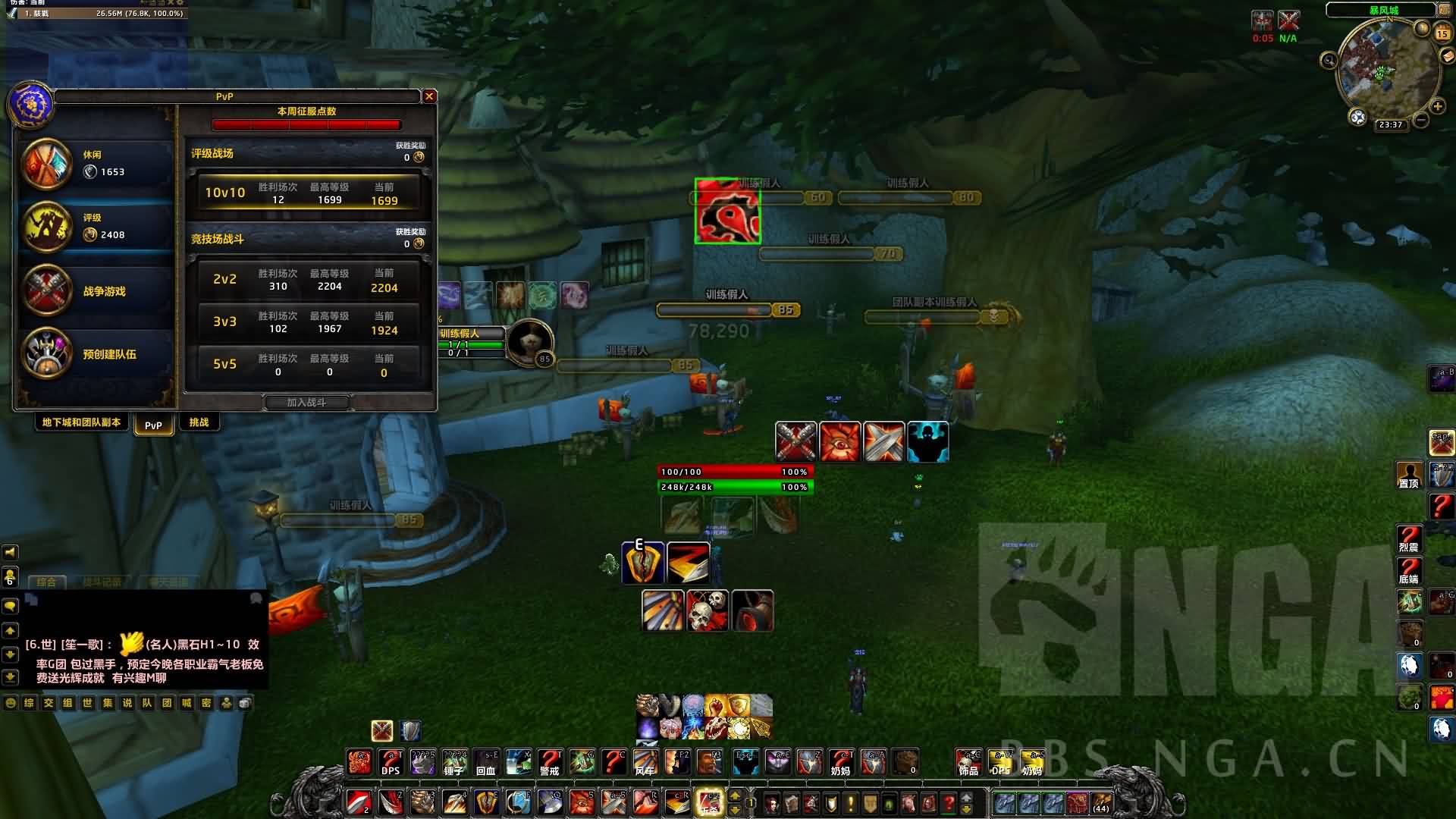The height and width of the screenshot is (819, 1456).
Task: Choose the 5v5 arena bracket row
Action: [x=308, y=364]
